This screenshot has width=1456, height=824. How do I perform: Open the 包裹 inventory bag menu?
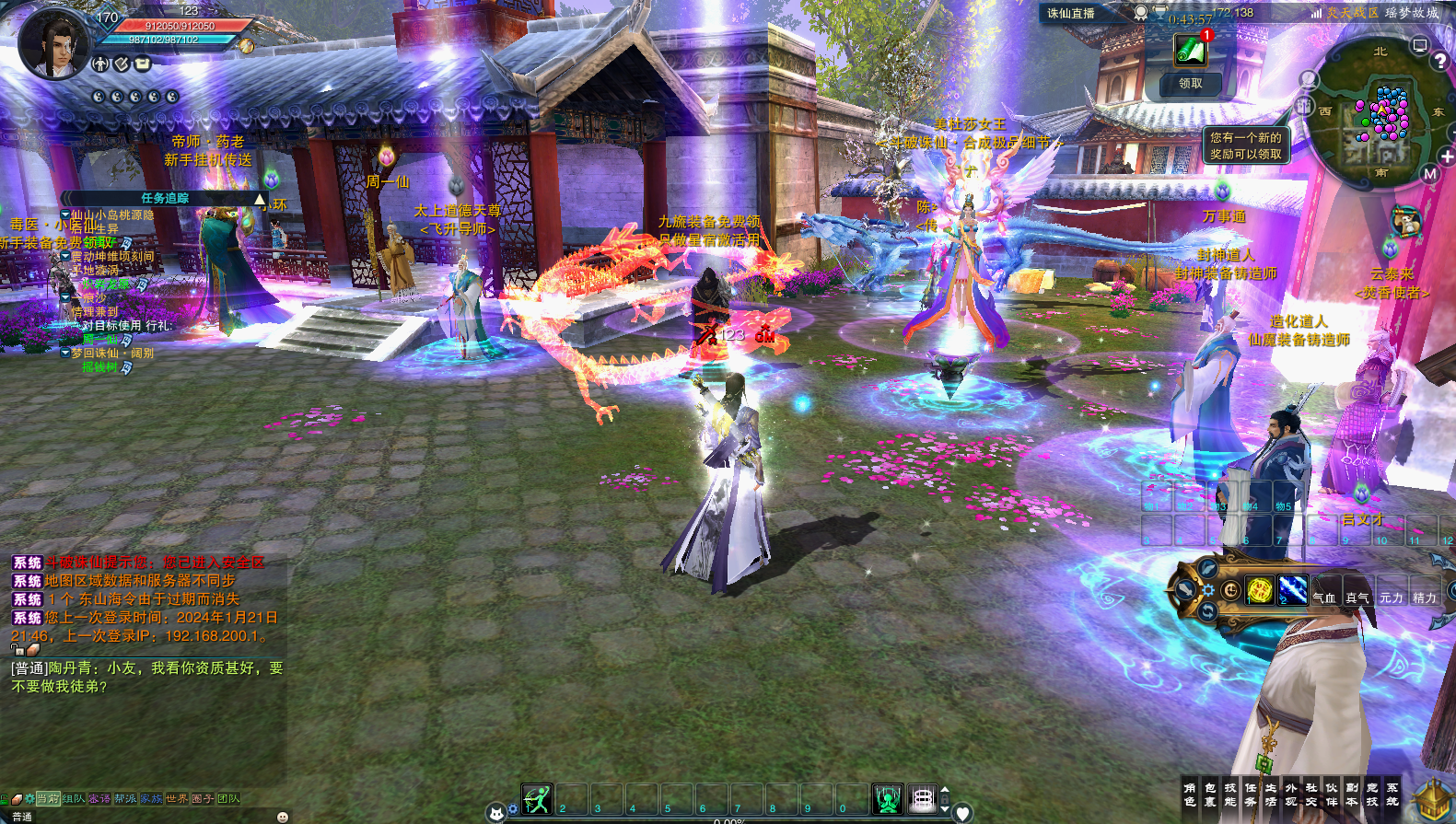coord(1210,795)
